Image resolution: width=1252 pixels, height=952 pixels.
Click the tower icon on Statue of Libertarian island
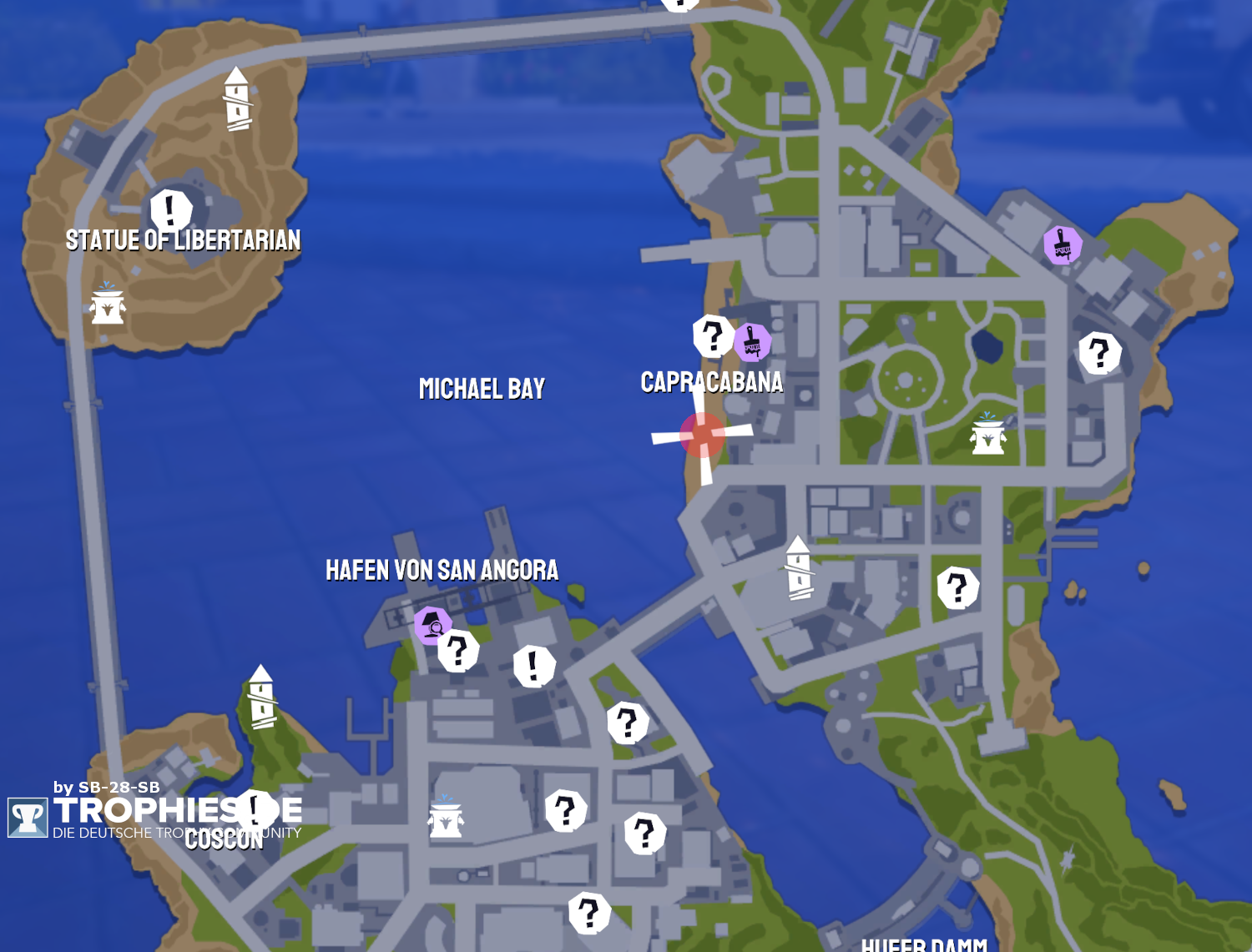pos(237,99)
